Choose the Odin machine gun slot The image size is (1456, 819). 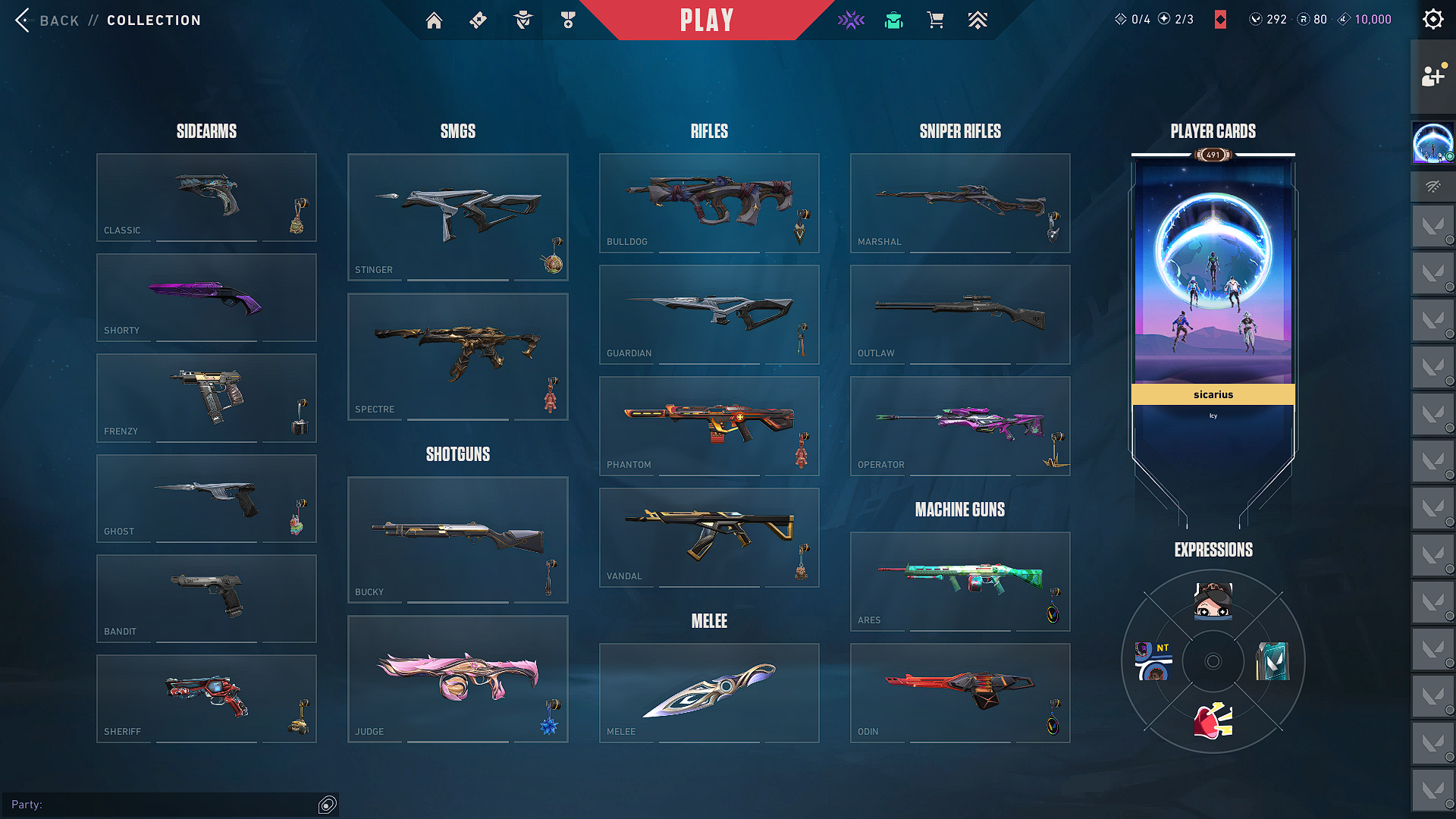pos(960,692)
